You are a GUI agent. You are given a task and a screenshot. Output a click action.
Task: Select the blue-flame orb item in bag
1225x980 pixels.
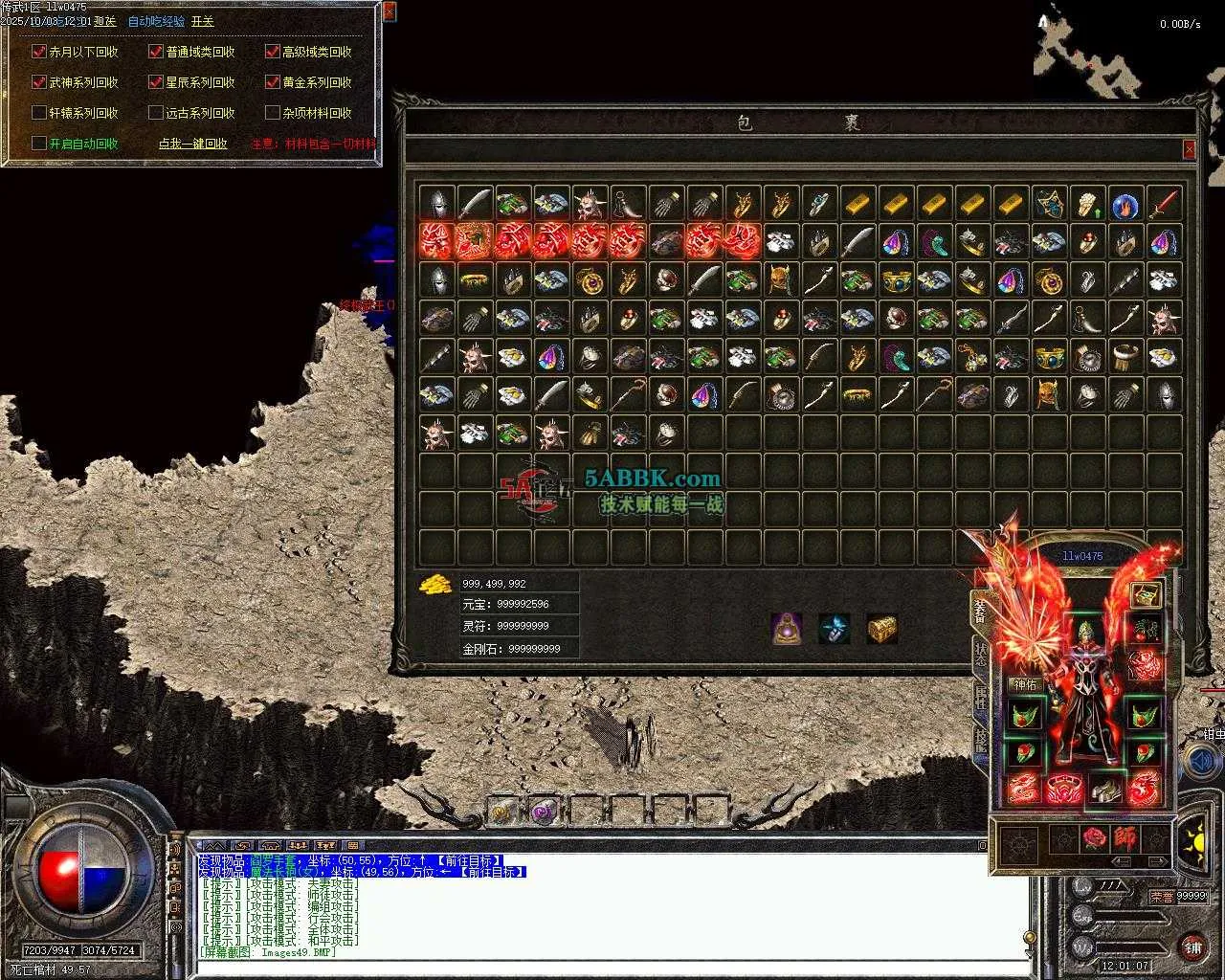click(1125, 204)
